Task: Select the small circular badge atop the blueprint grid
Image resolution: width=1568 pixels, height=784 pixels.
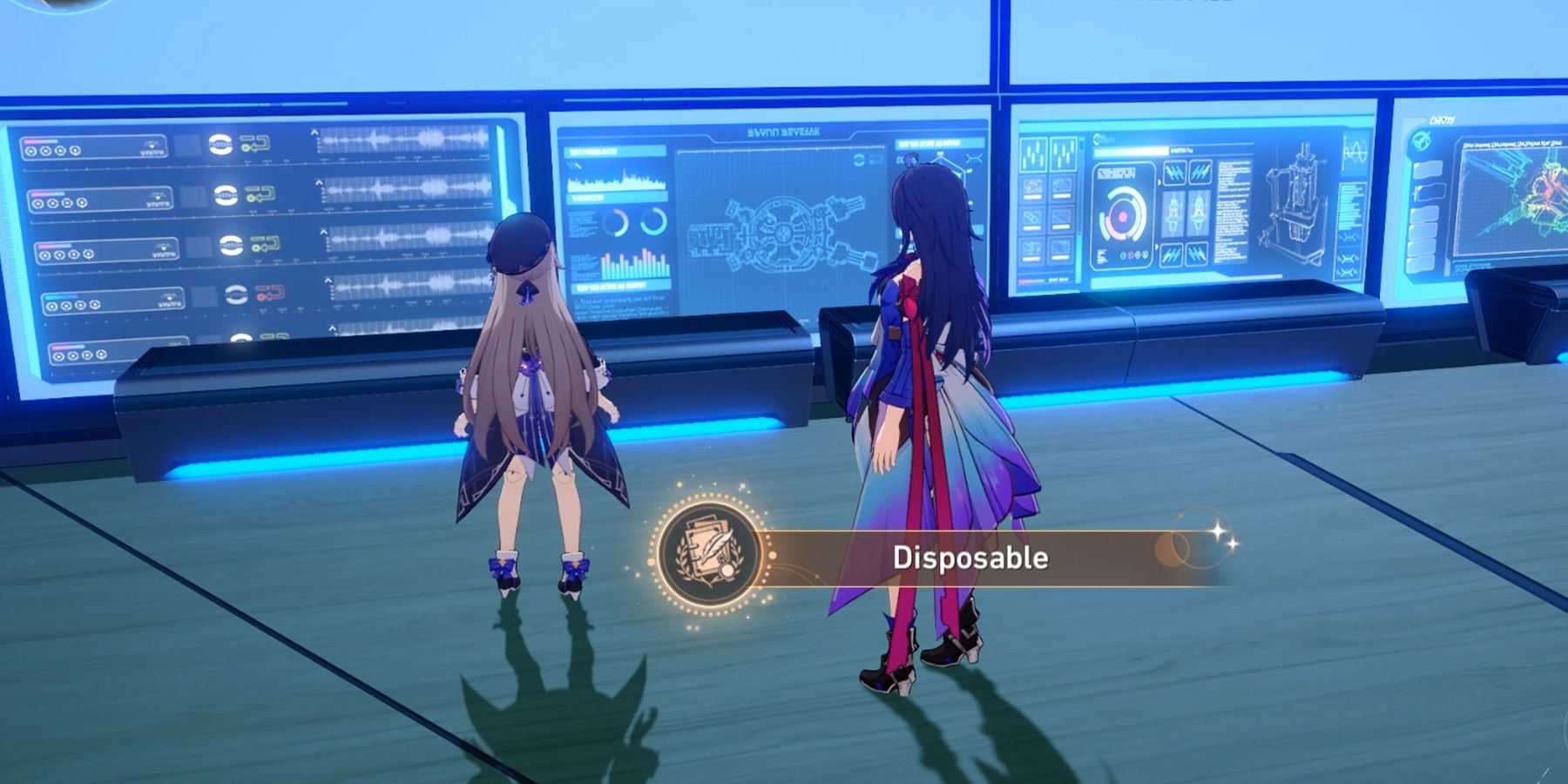Action: (860, 160)
